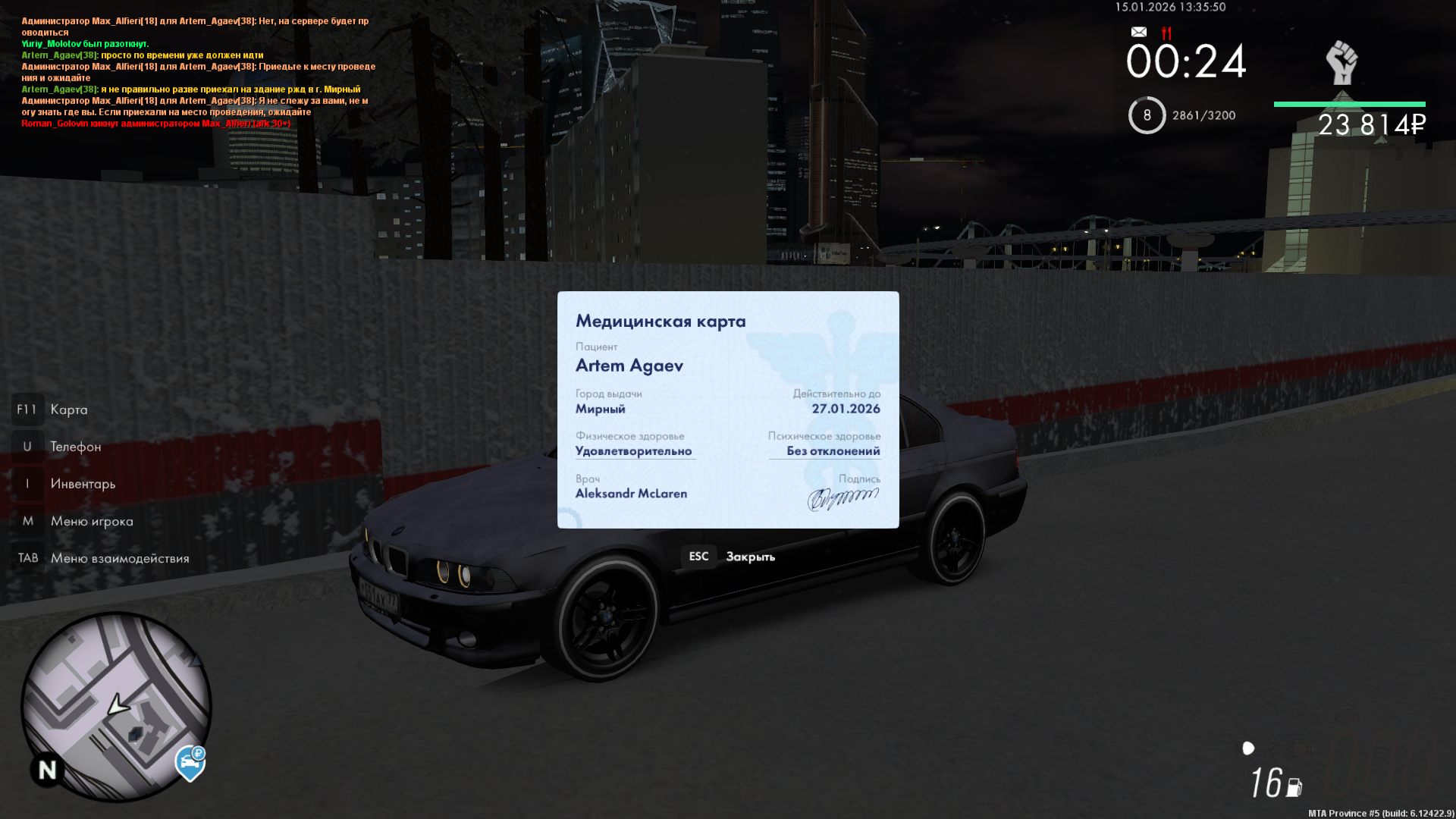Open the Карта map menu entry
This screenshot has width=1456, height=819.
point(68,409)
